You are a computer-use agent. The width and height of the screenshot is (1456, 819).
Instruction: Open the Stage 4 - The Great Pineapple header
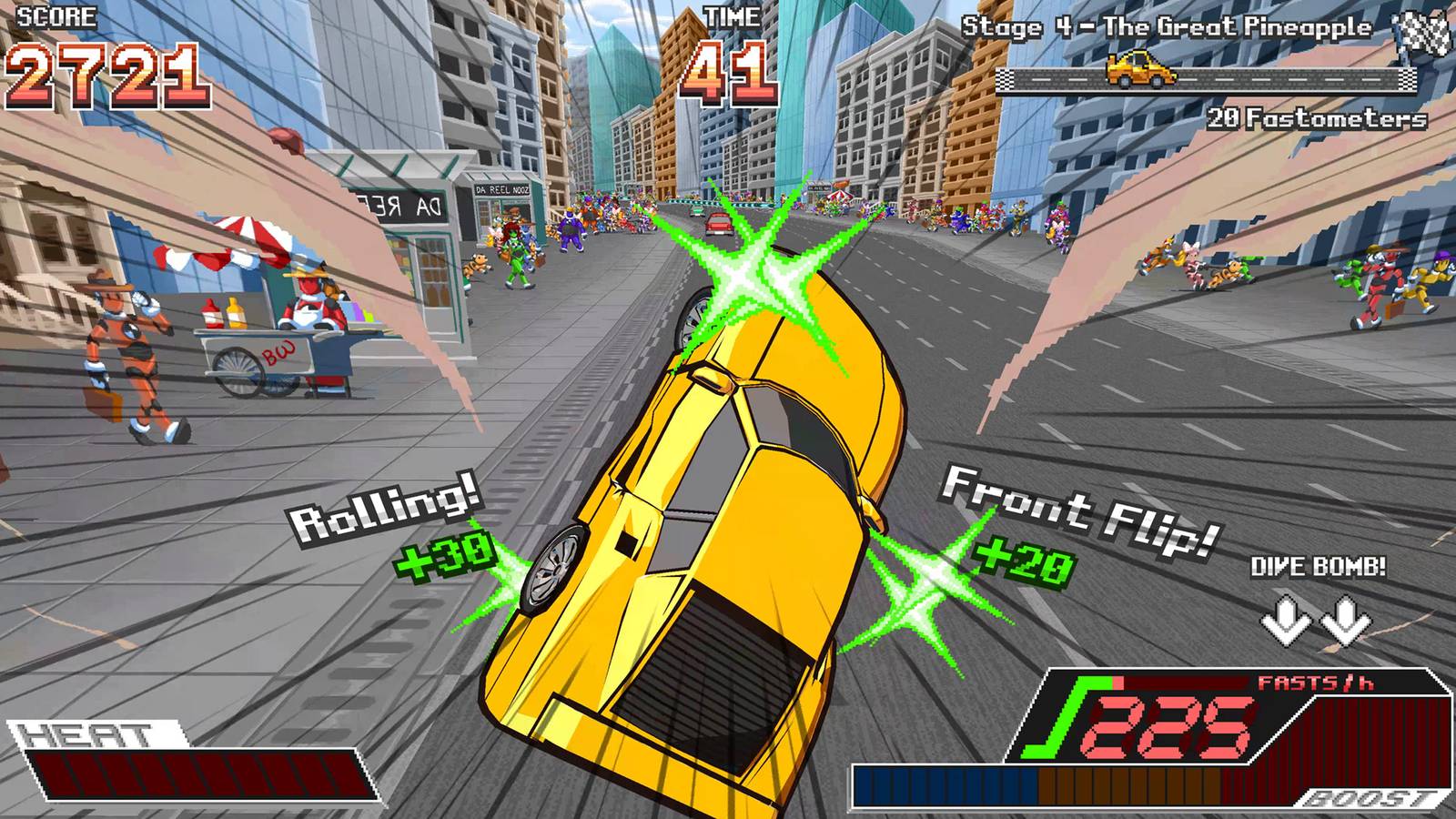click(1165, 25)
